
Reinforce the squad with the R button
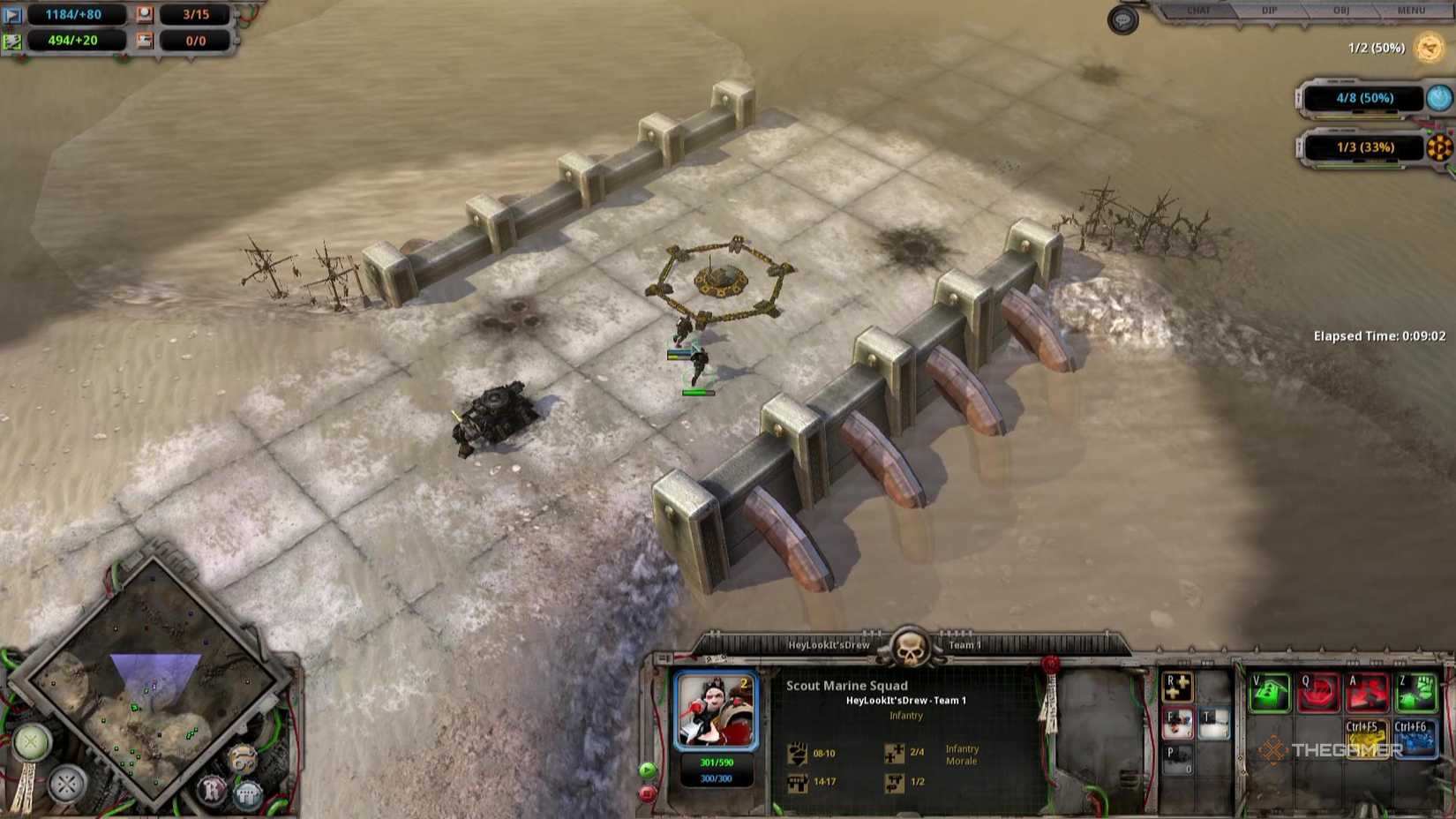[1177, 688]
